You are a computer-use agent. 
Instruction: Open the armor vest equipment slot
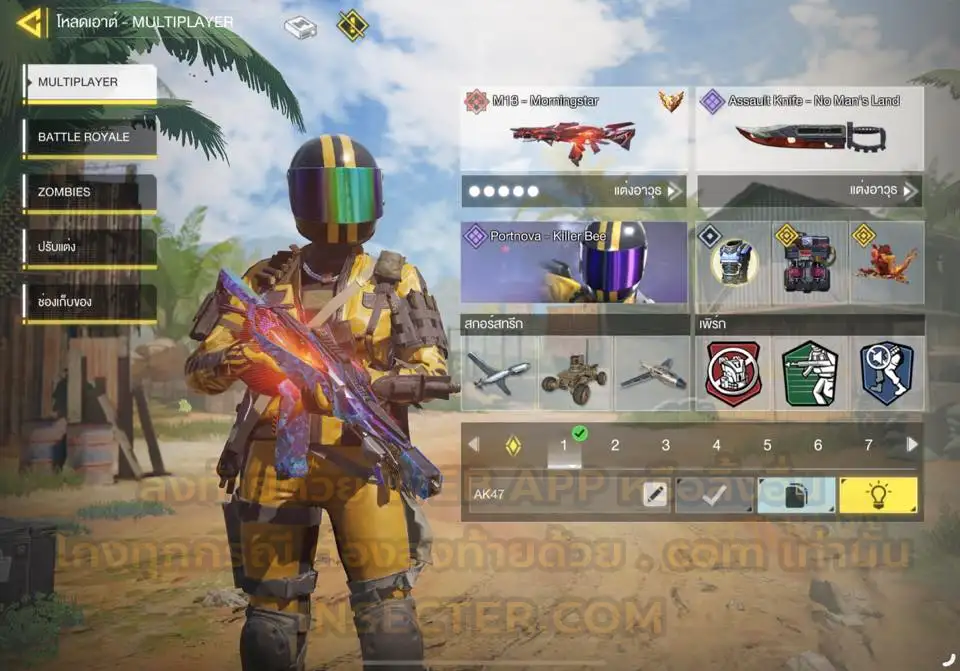point(733,262)
